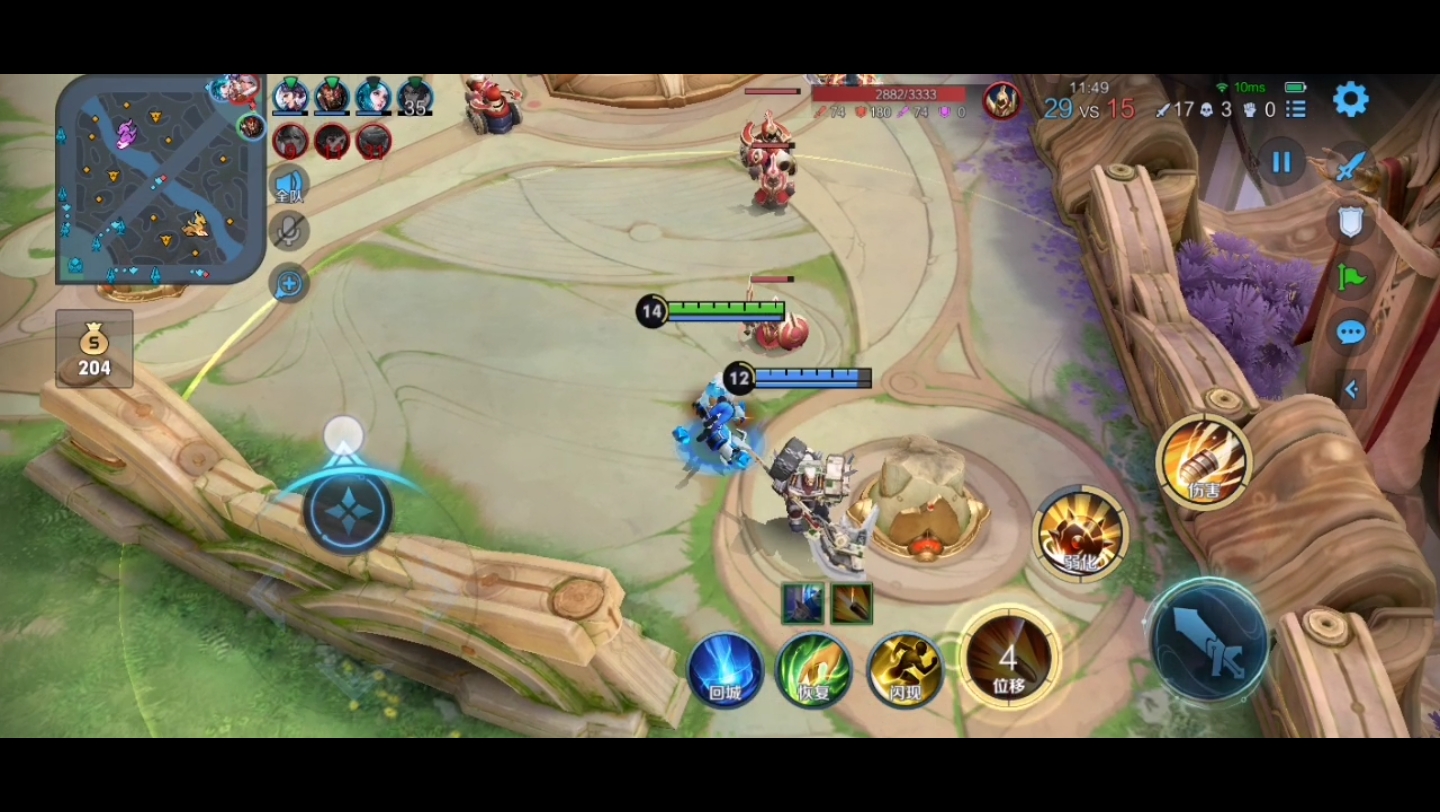Activate 回城 recall to base
Image resolution: width=1440 pixels, height=812 pixels.
click(x=725, y=669)
